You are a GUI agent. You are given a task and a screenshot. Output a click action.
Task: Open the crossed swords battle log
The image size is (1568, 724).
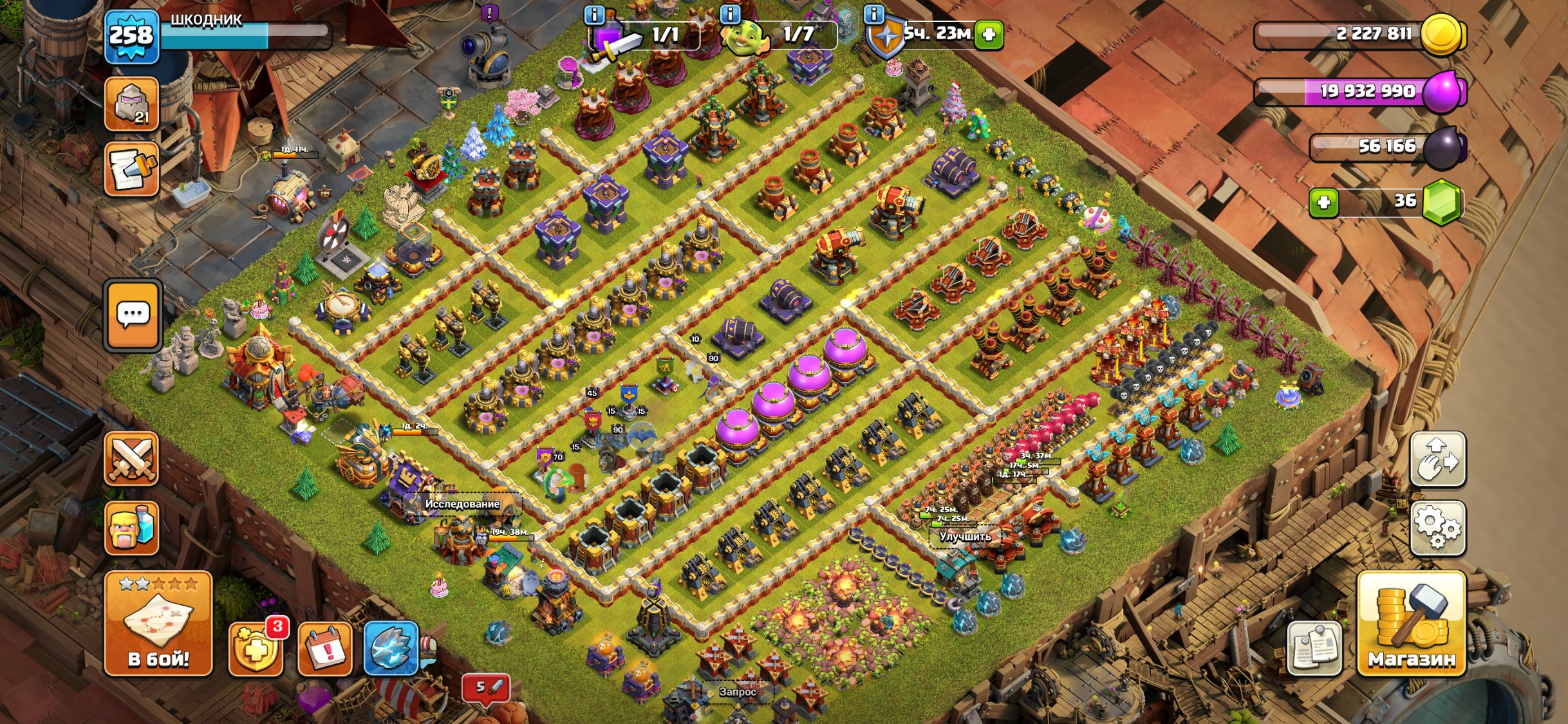pyautogui.click(x=132, y=459)
